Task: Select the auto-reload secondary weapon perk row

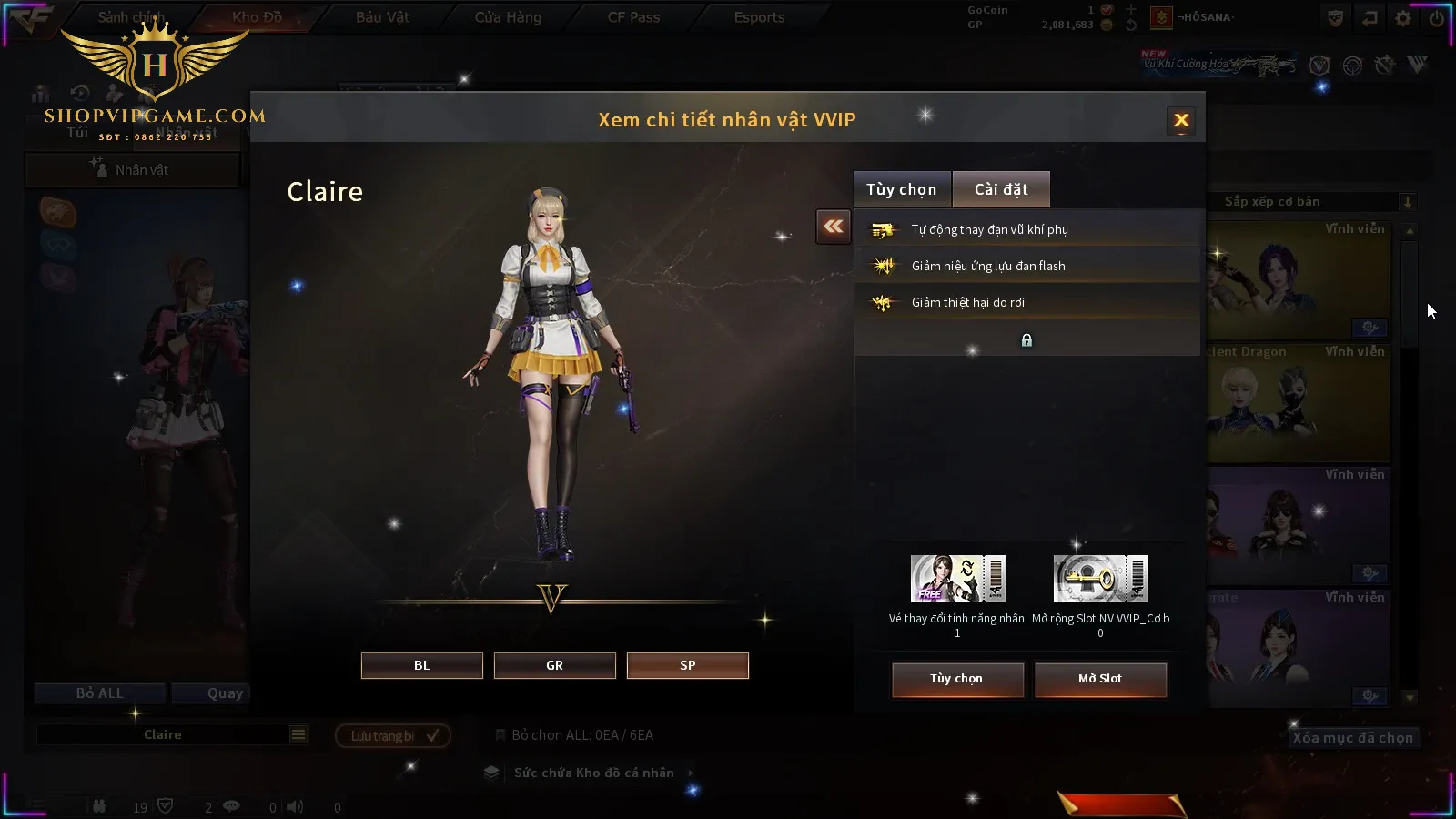Action: (x=1026, y=229)
